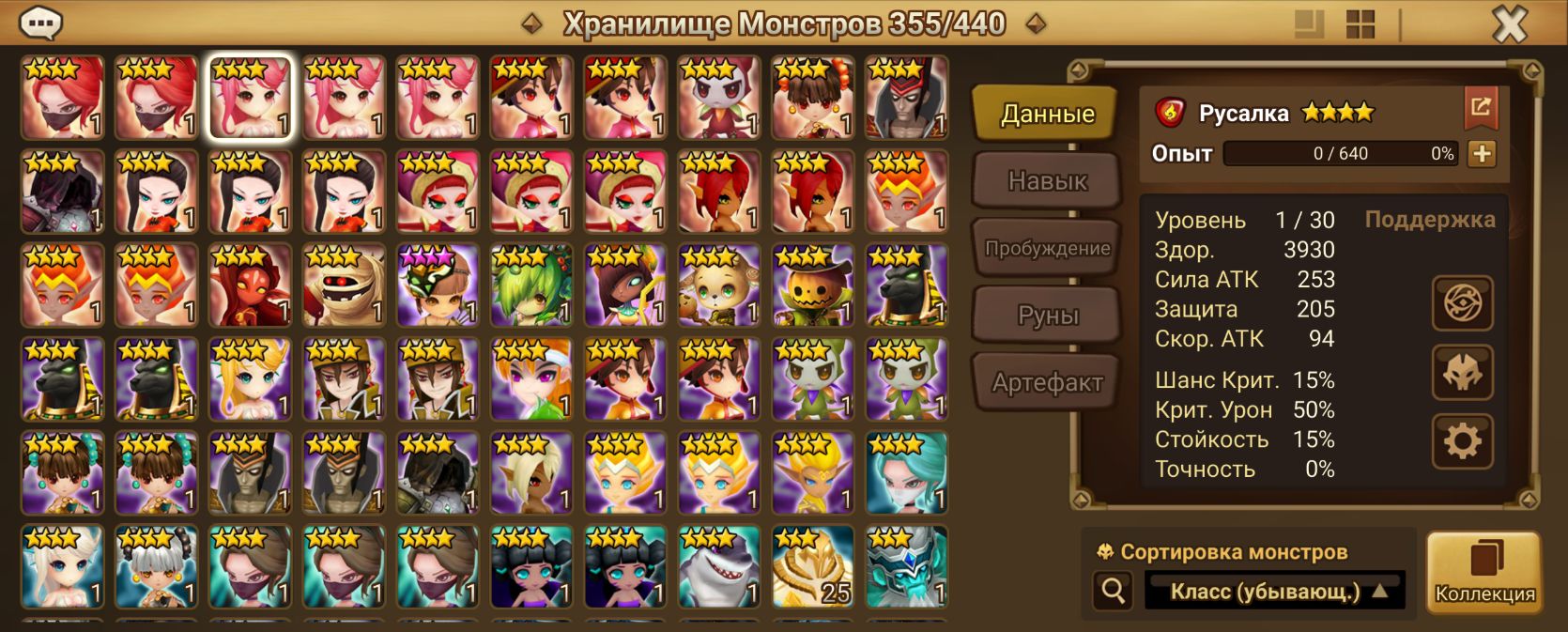Open the chat speech bubble
1568x632 pixels.
[41, 23]
